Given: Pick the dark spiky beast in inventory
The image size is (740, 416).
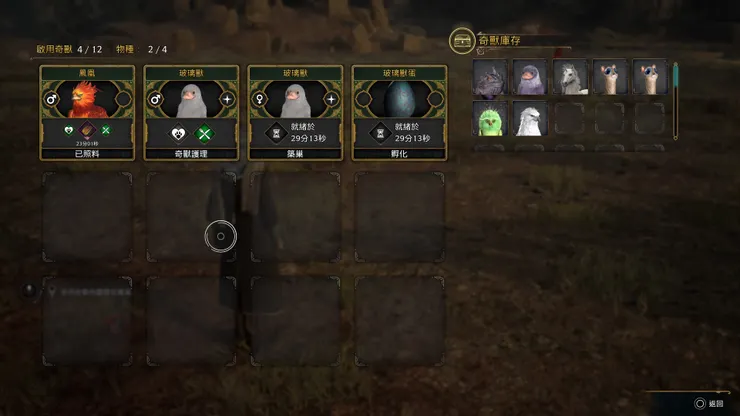Looking at the screenshot, I should (490, 78).
